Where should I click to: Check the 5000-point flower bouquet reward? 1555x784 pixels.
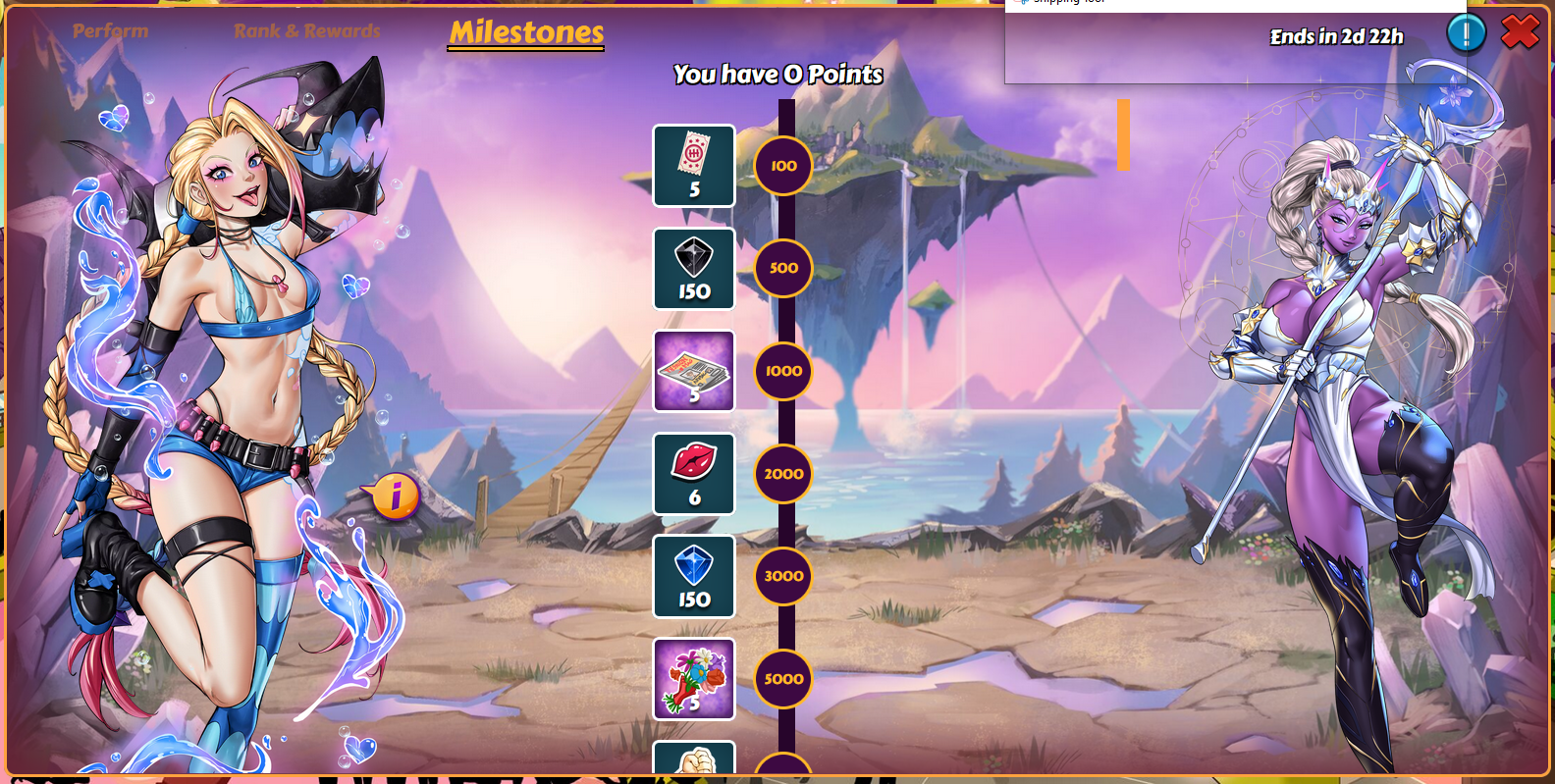(x=694, y=679)
